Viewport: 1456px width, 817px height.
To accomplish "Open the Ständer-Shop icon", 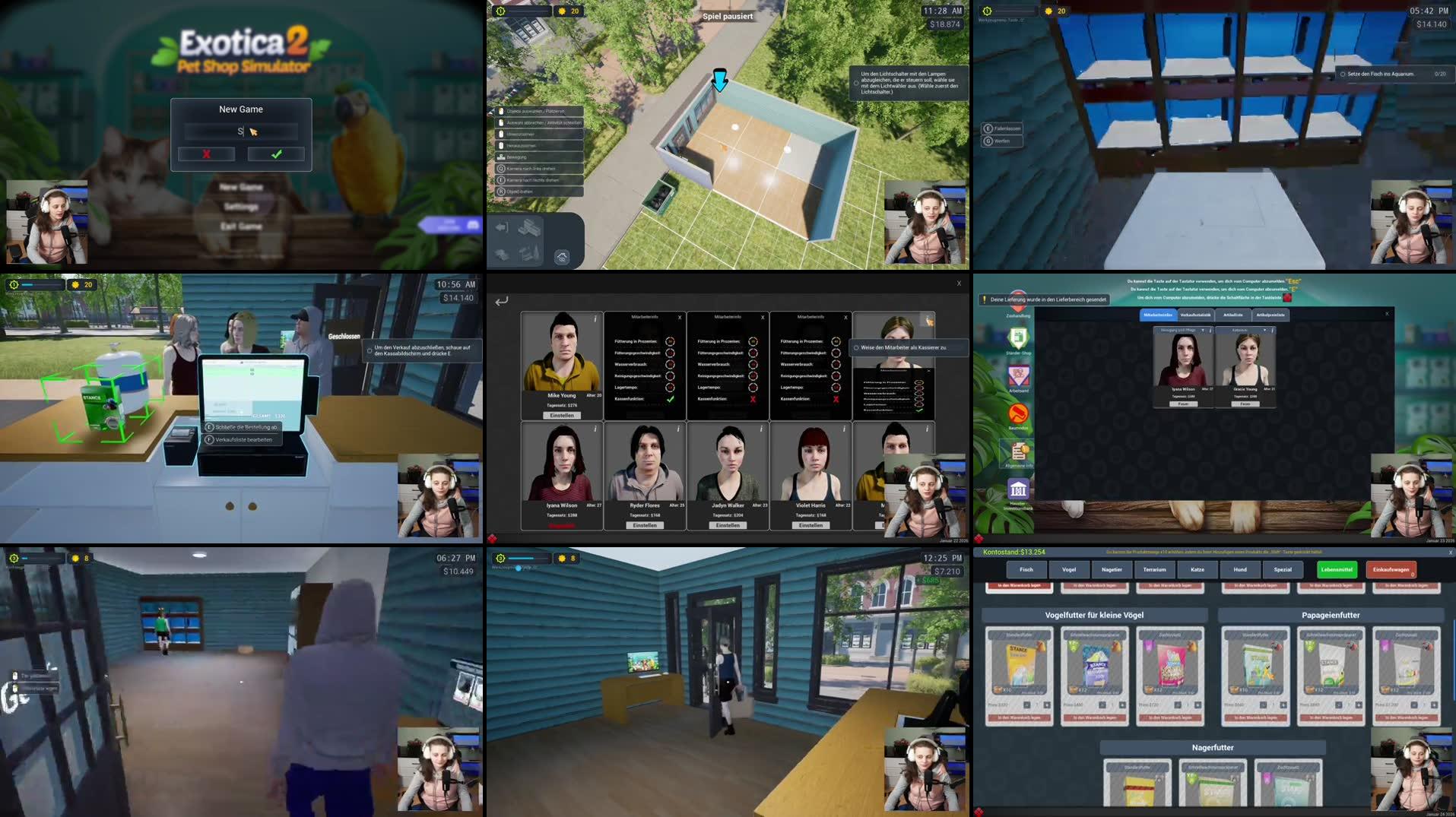I will click(x=1018, y=337).
